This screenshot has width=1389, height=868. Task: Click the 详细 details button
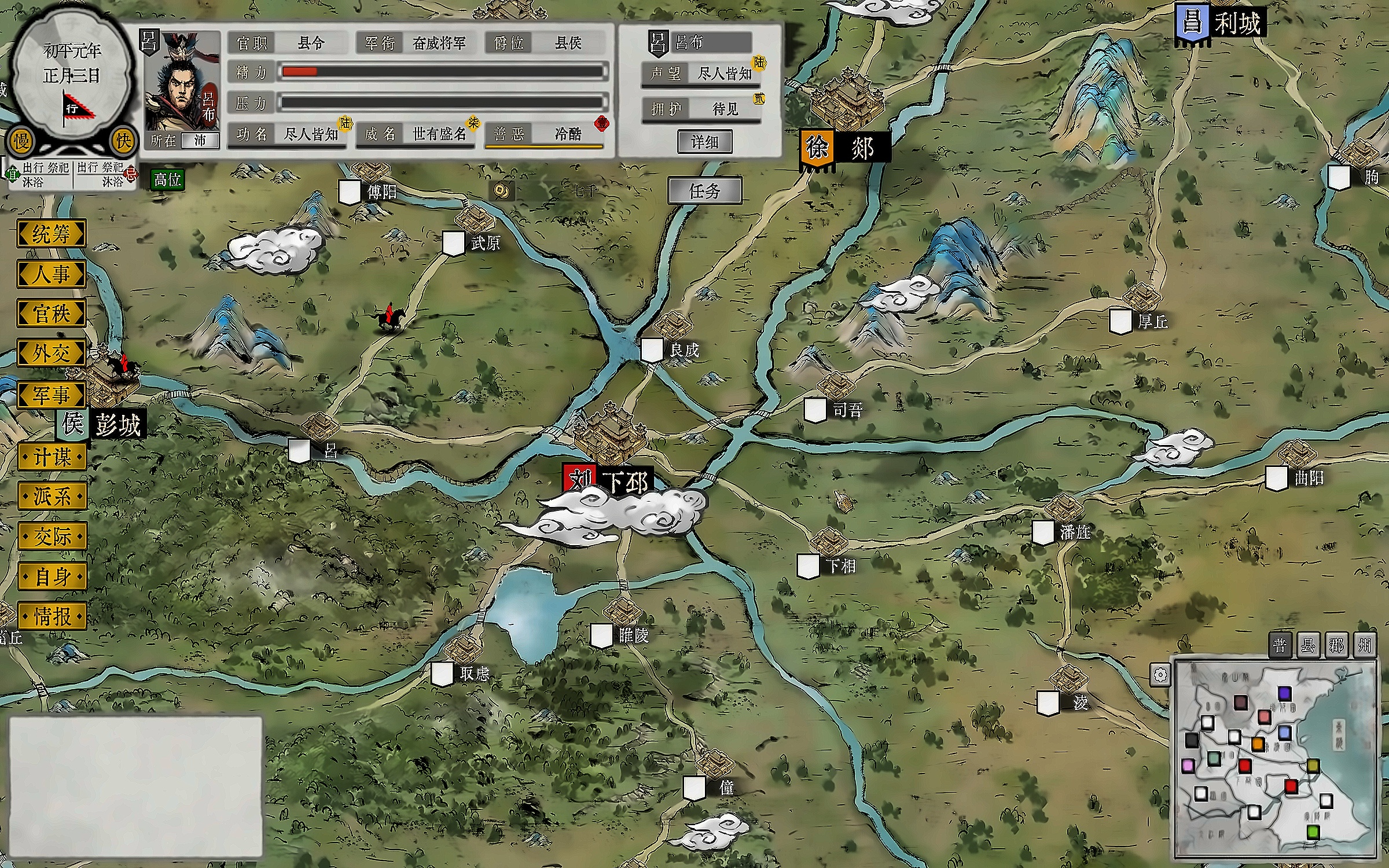click(x=704, y=142)
